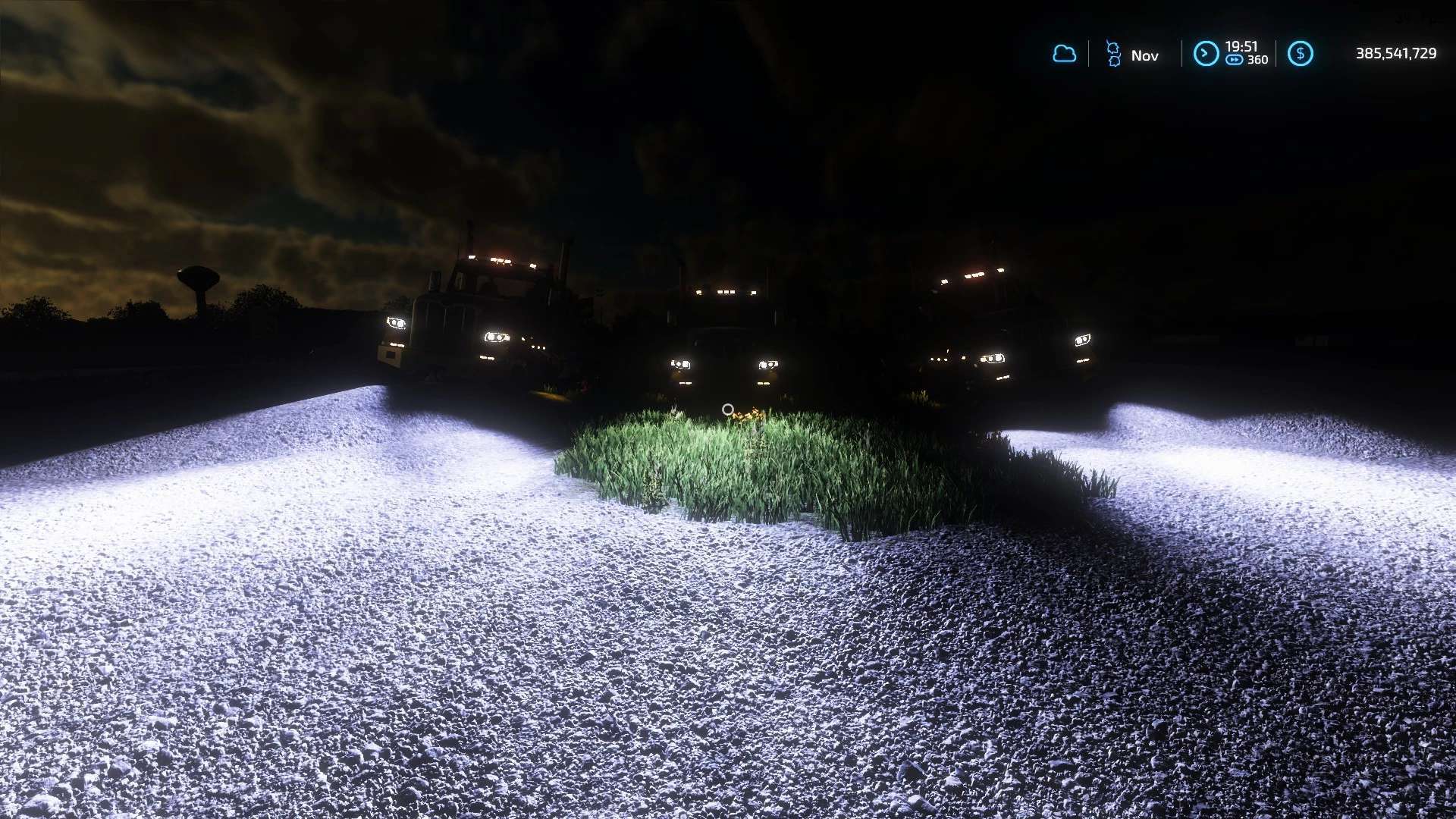Click the clock time-speed icon
Viewport: 1456px width, 819px height.
tap(1206, 54)
